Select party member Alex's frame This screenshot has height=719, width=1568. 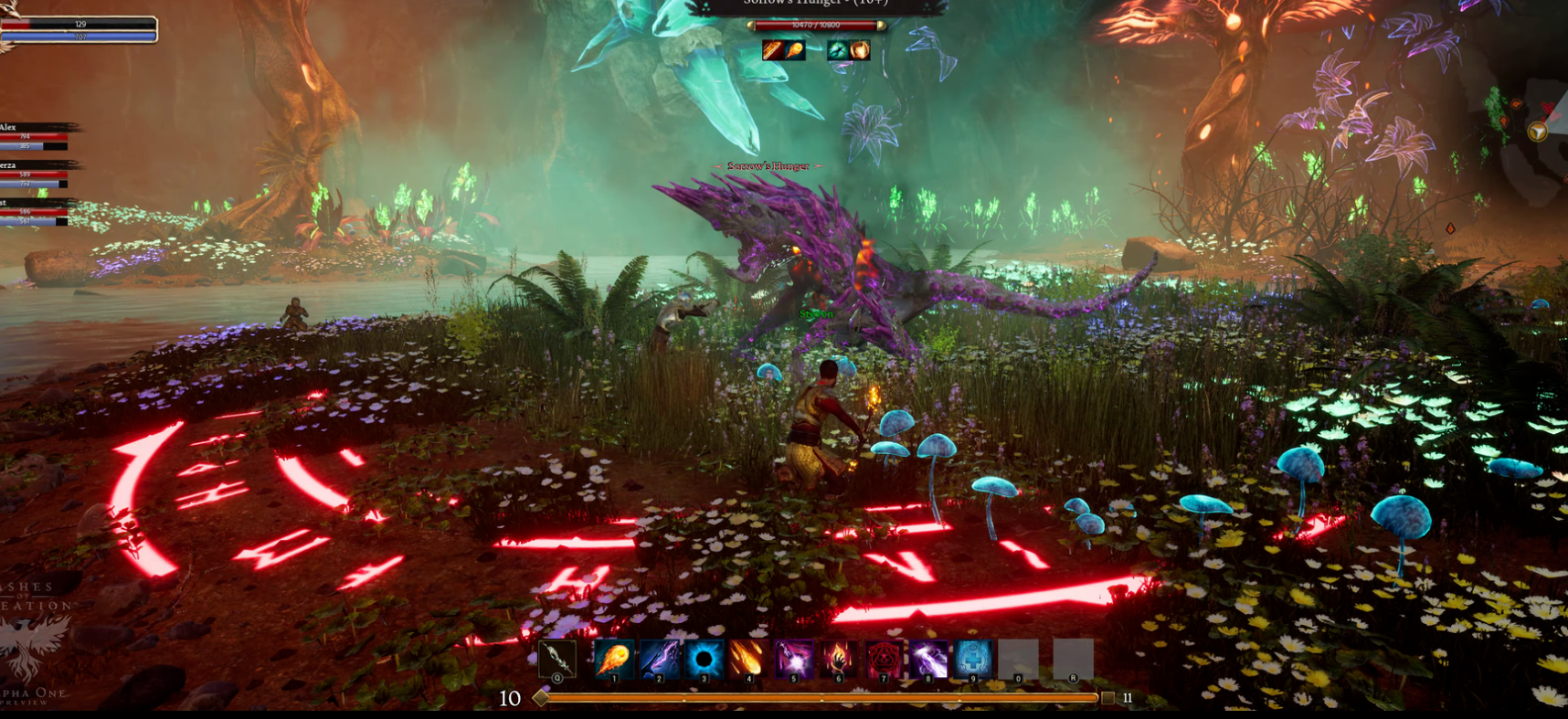click(x=35, y=136)
